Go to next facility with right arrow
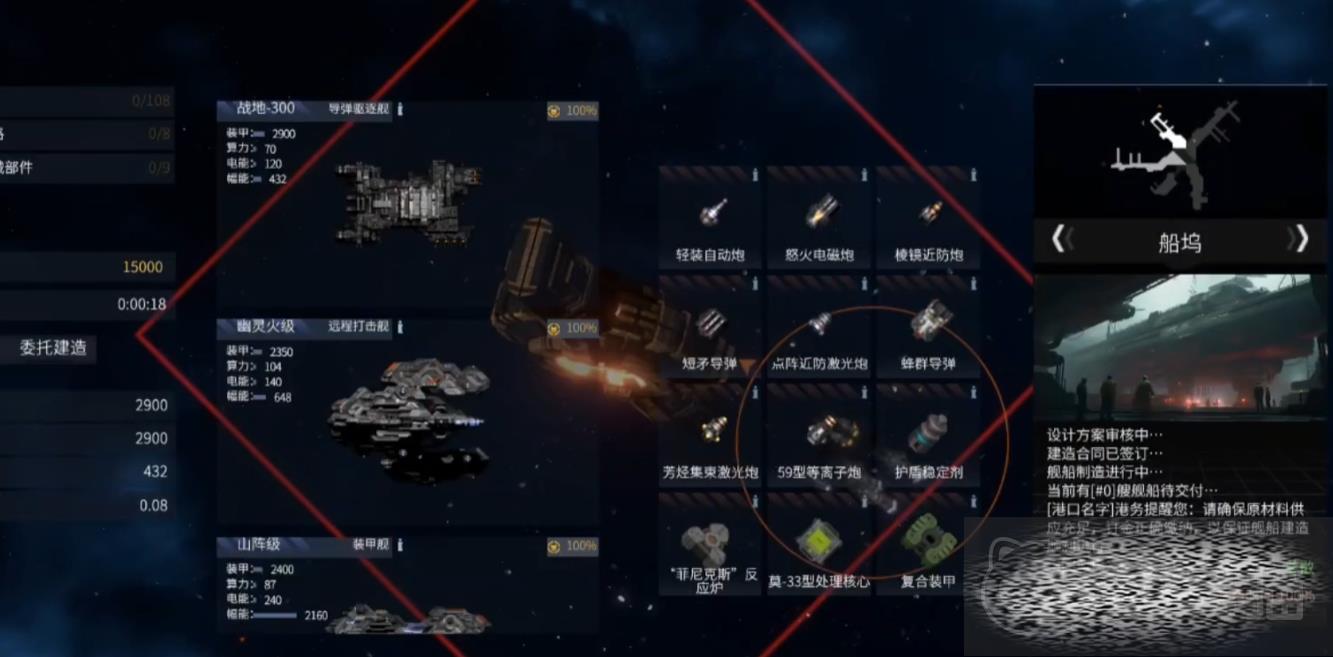The height and width of the screenshot is (657, 1333). 1298,239
